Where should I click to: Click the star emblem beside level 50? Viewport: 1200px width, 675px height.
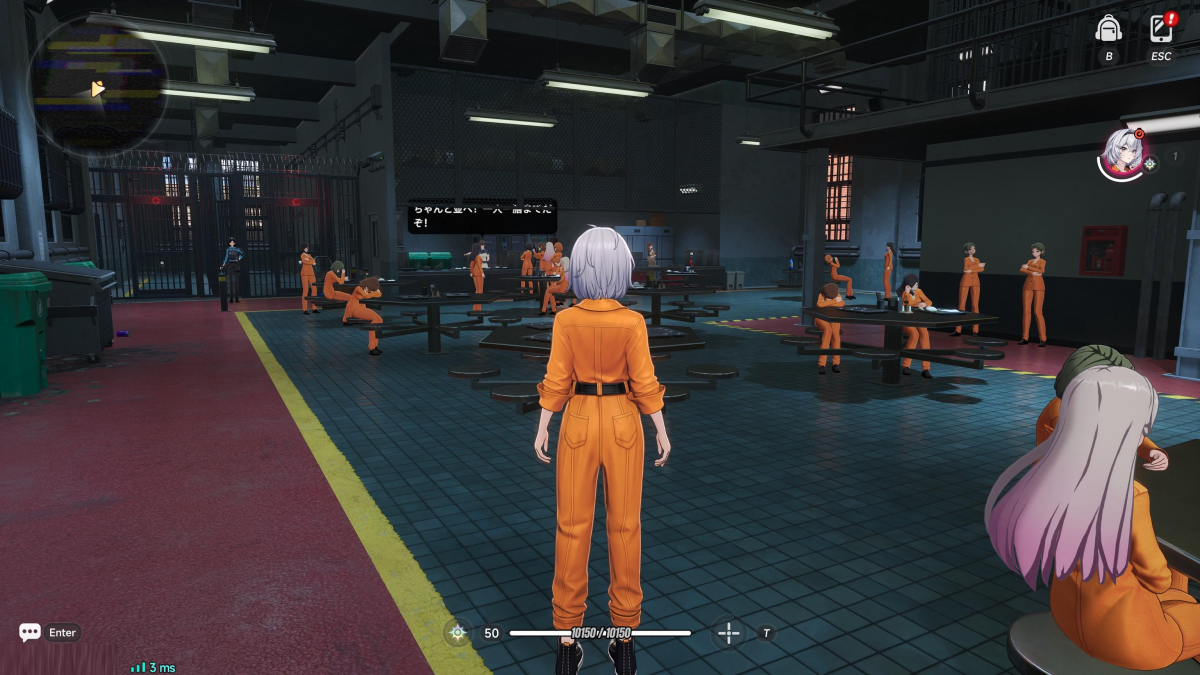(458, 632)
